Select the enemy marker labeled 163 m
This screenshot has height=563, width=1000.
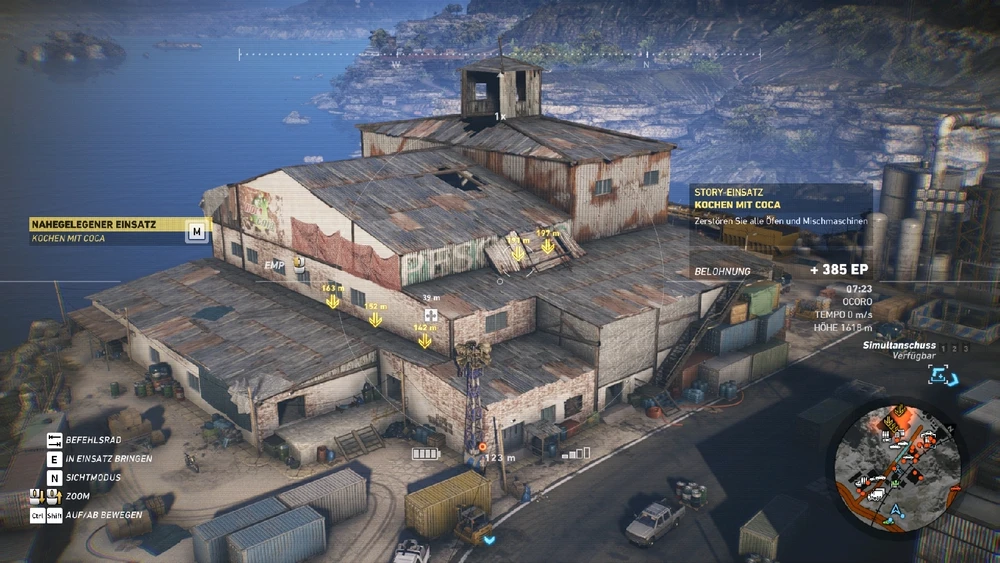tap(333, 302)
